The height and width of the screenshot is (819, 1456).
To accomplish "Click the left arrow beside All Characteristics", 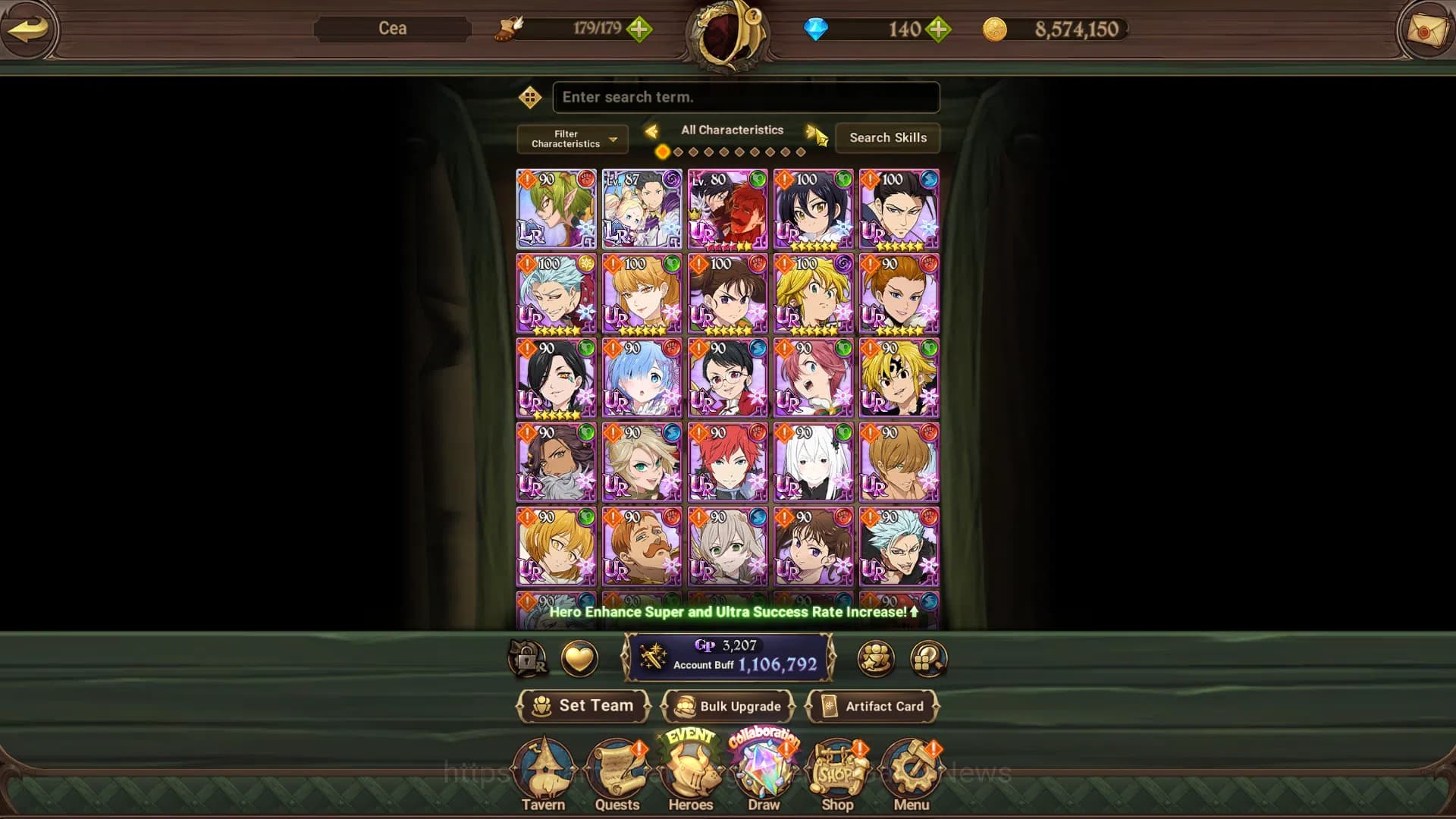I will pos(653,130).
